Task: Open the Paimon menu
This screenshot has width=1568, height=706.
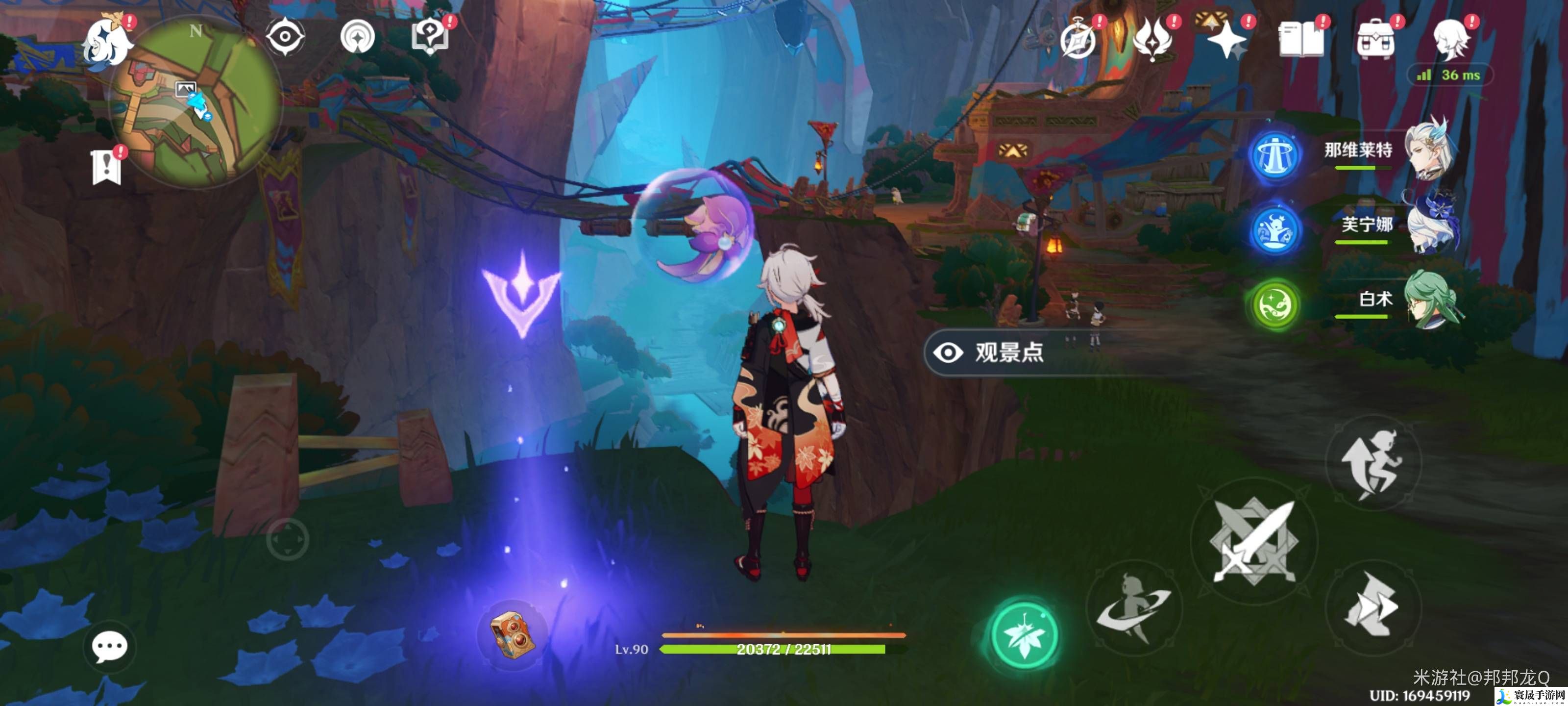Action: [108, 41]
